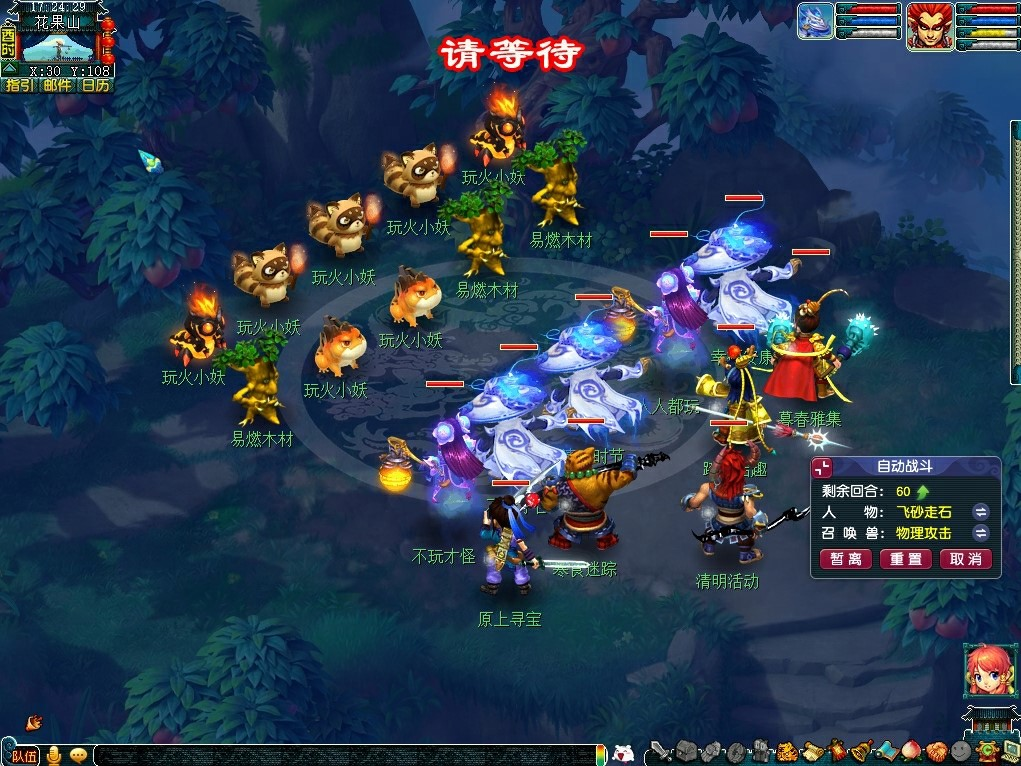
Task: Minimize the 自动战斗 panel
Action: (822, 468)
